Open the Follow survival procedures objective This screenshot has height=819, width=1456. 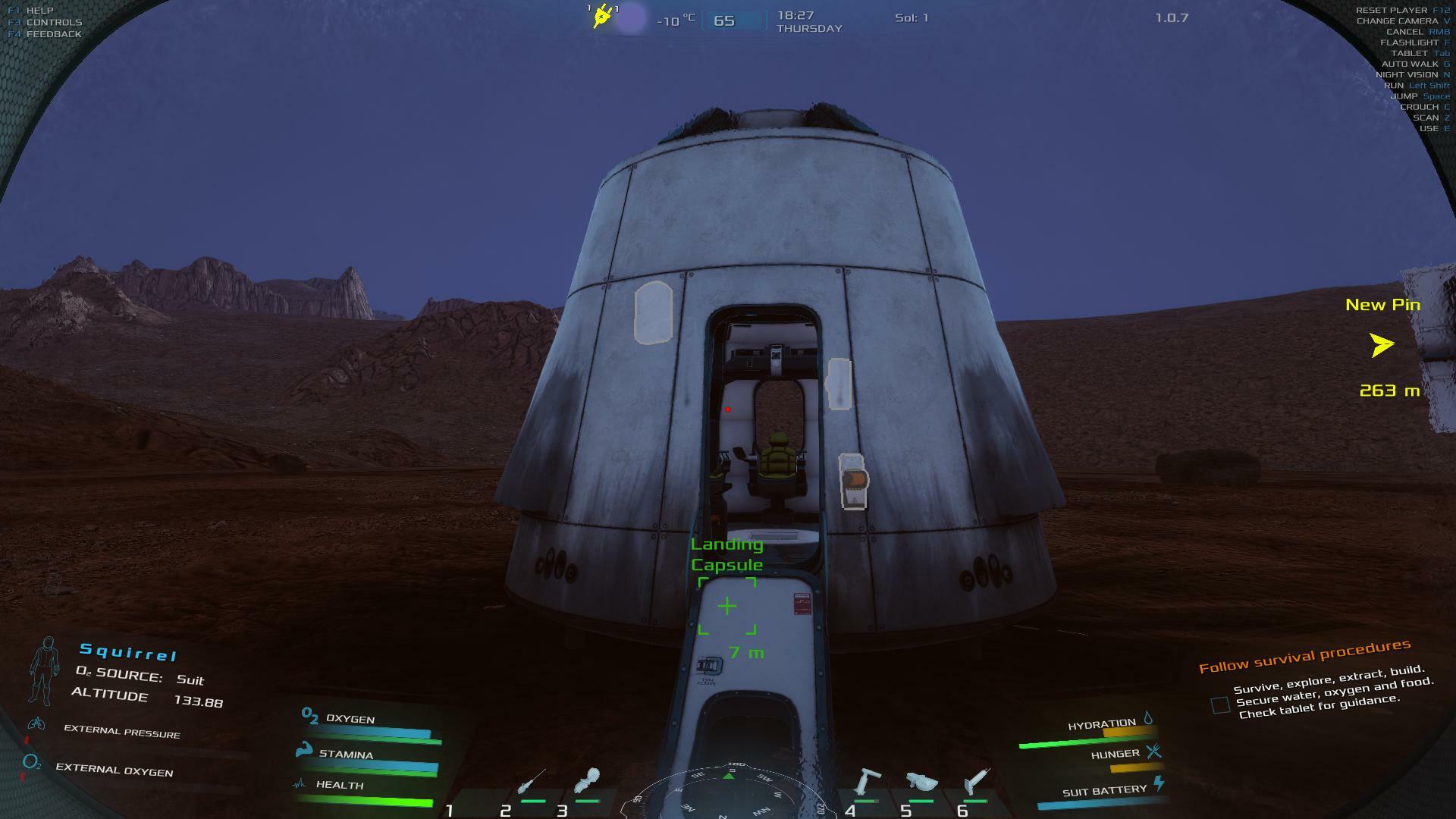pyautogui.click(x=1304, y=656)
